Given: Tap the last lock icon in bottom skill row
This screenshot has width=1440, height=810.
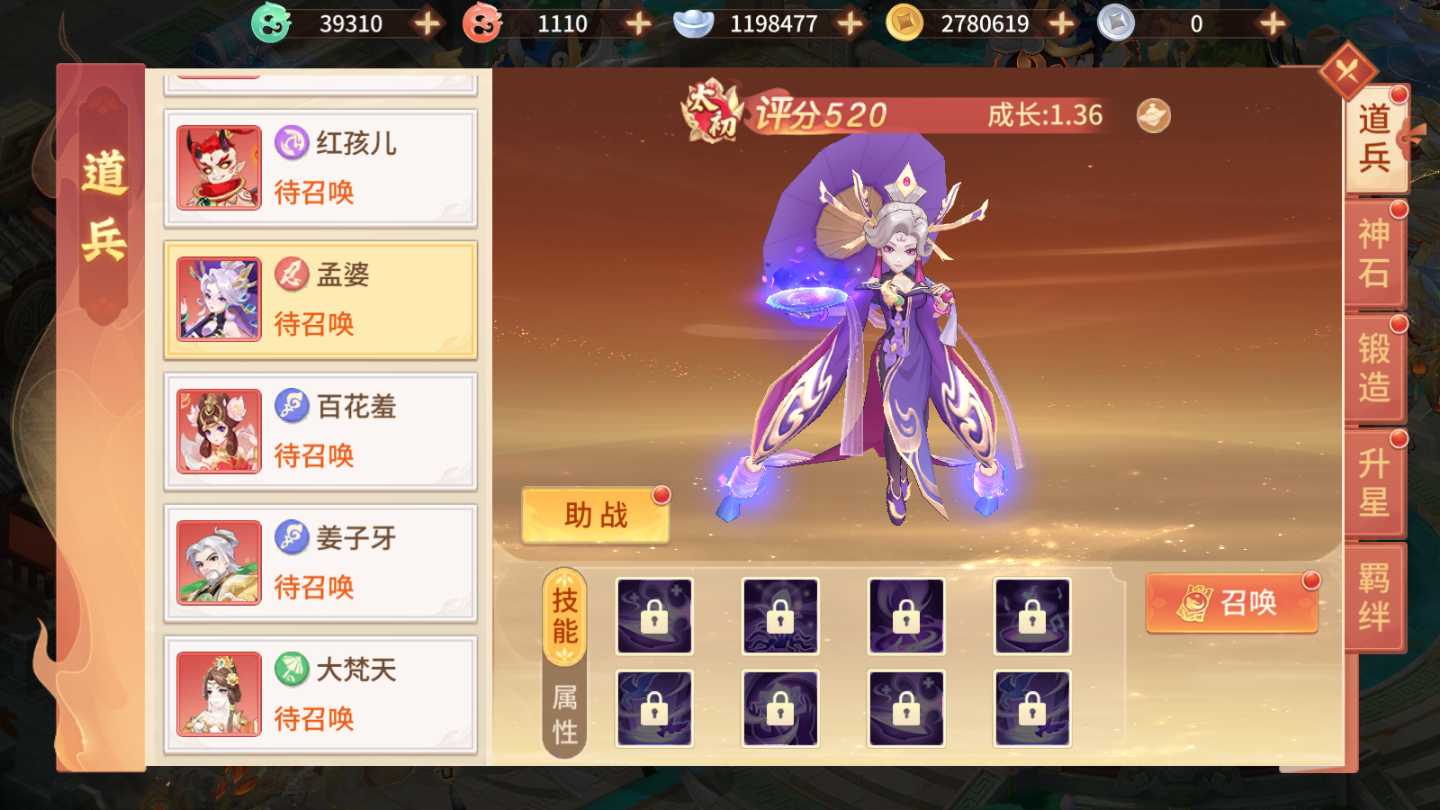Looking at the screenshot, I should pos(1032,708).
